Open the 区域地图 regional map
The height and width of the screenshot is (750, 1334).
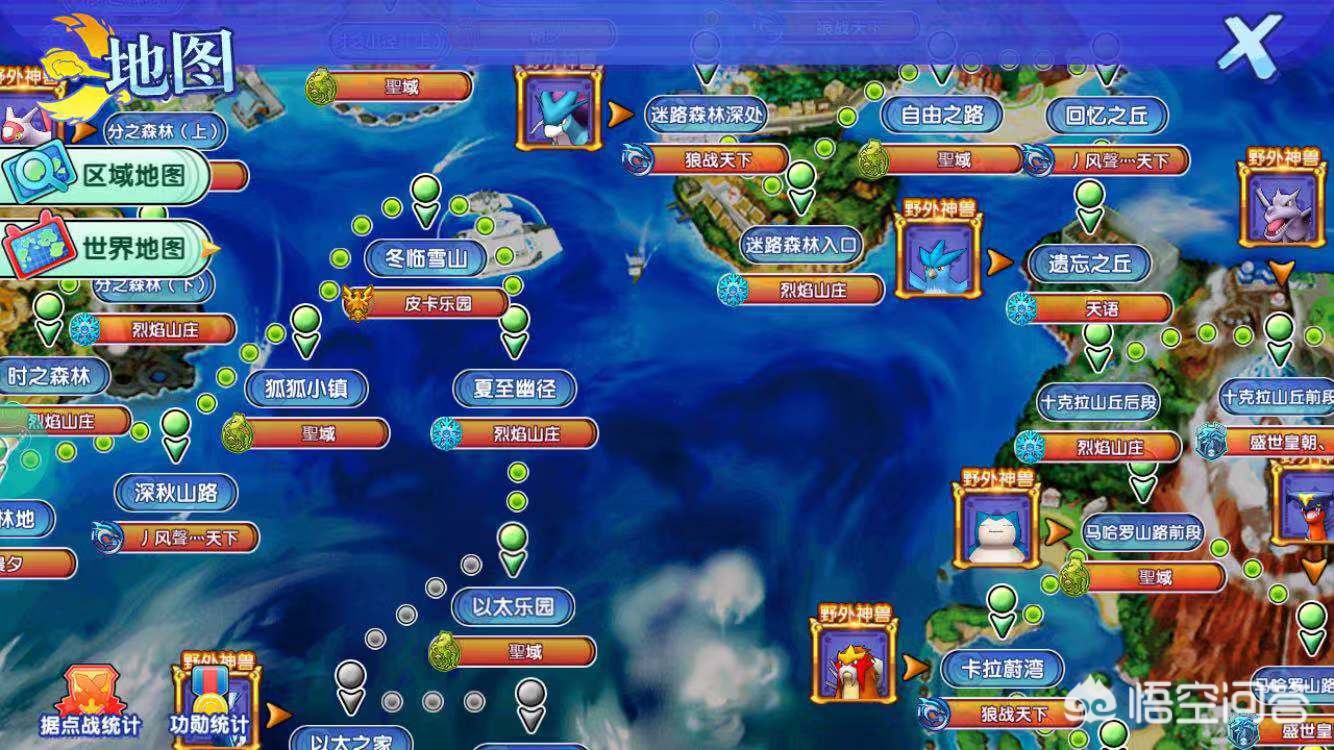pyautogui.click(x=108, y=175)
